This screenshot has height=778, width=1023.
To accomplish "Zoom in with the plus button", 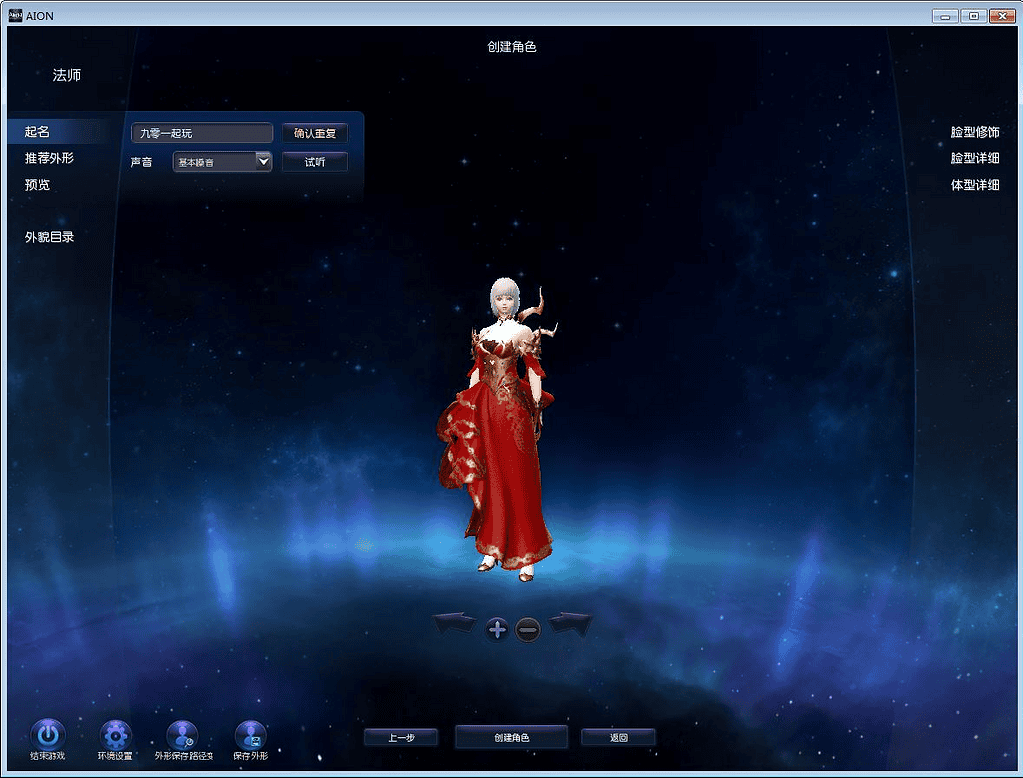I will tap(497, 629).
